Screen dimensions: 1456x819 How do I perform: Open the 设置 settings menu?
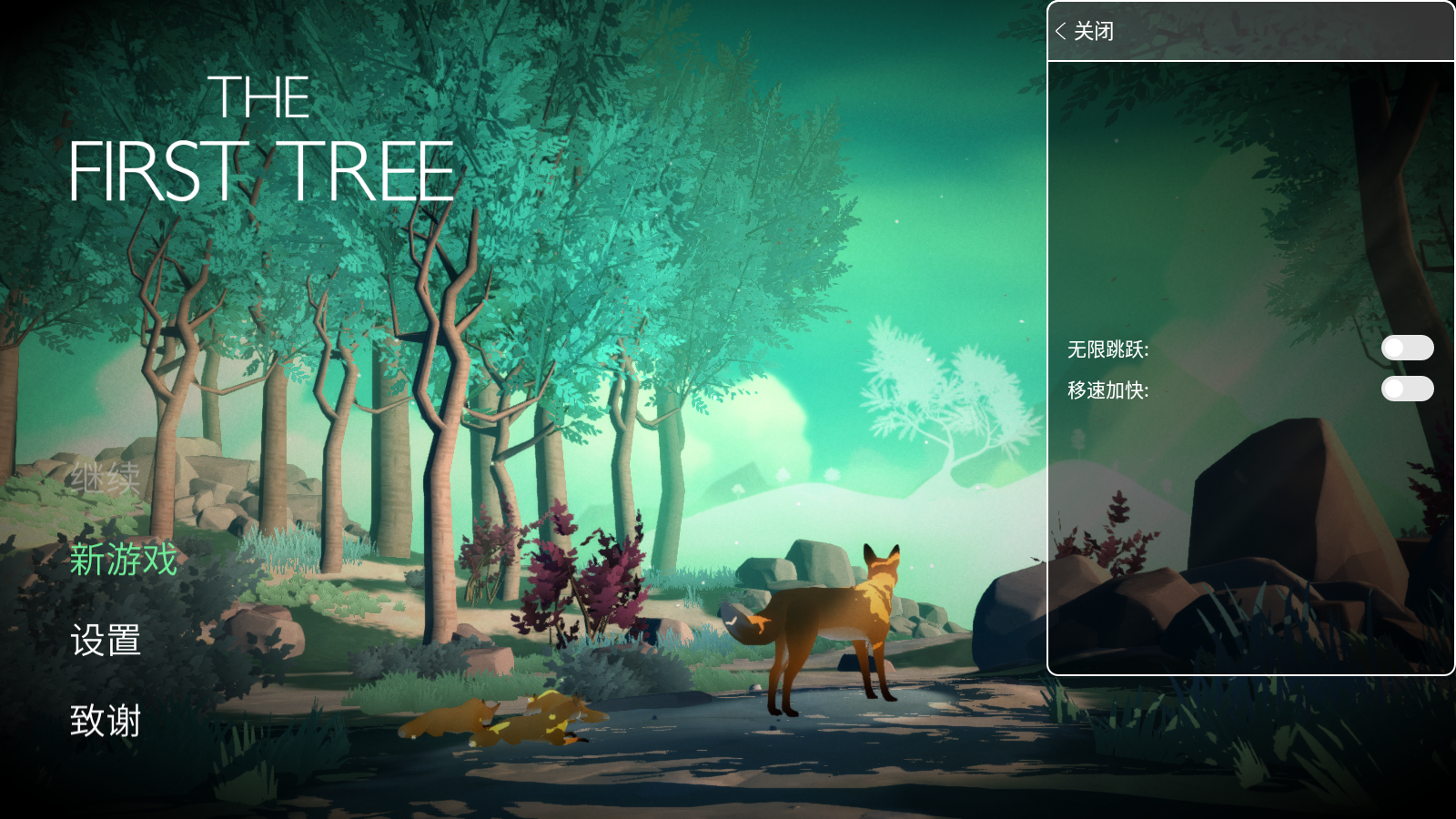(x=106, y=641)
